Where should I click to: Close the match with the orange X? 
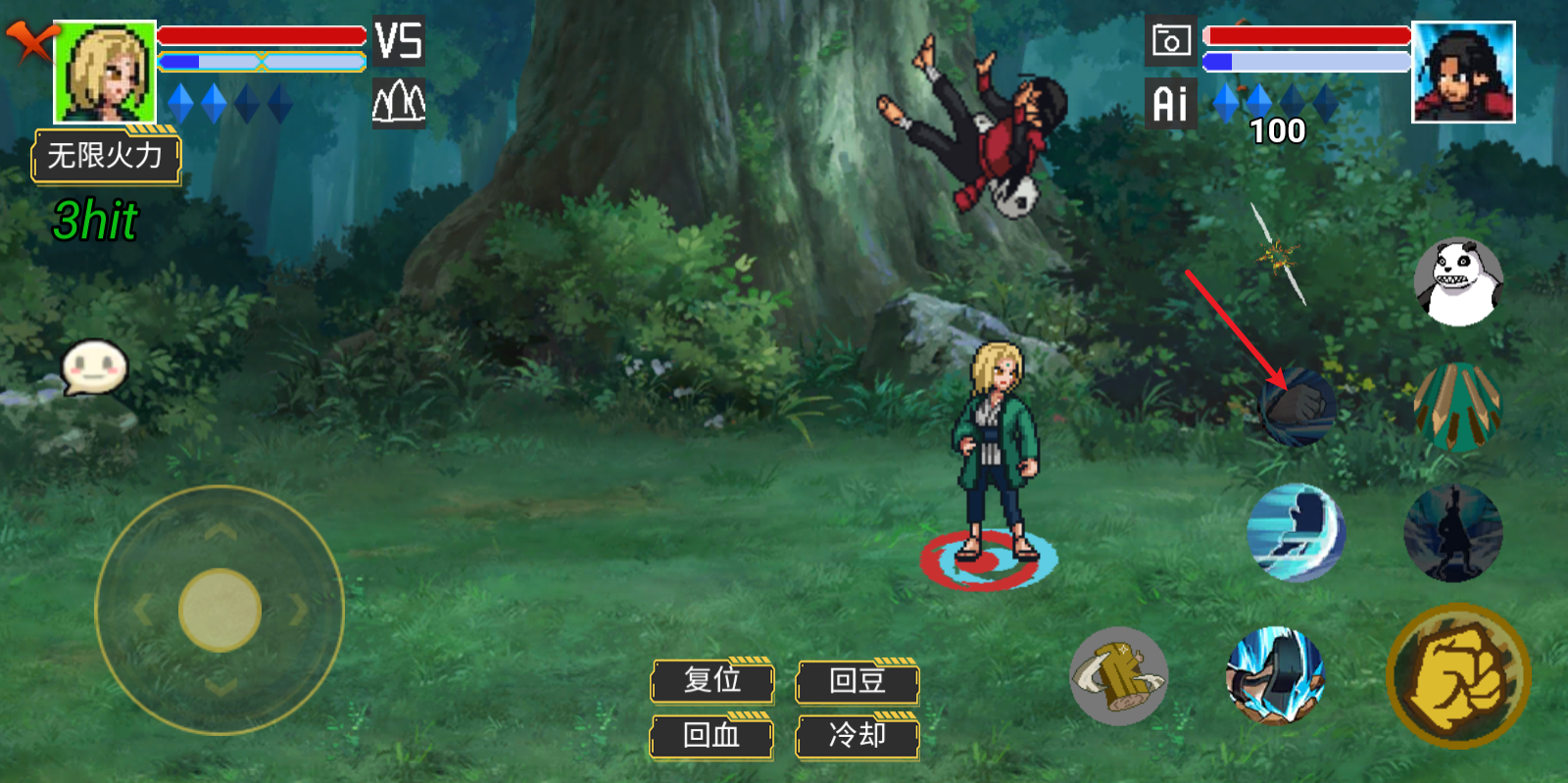(31, 41)
